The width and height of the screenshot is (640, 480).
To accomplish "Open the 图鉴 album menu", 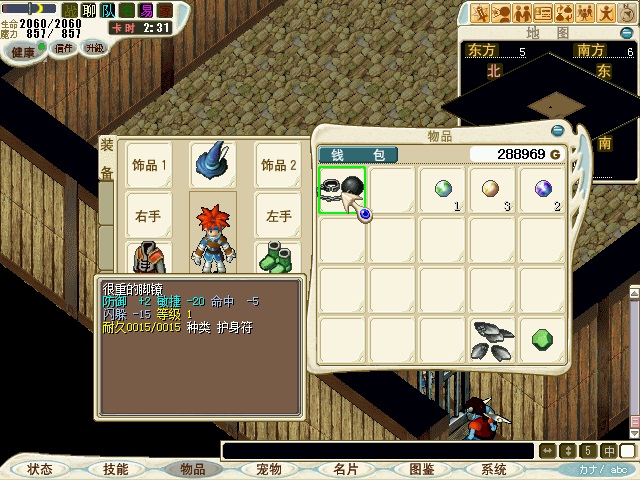I will [x=422, y=469].
